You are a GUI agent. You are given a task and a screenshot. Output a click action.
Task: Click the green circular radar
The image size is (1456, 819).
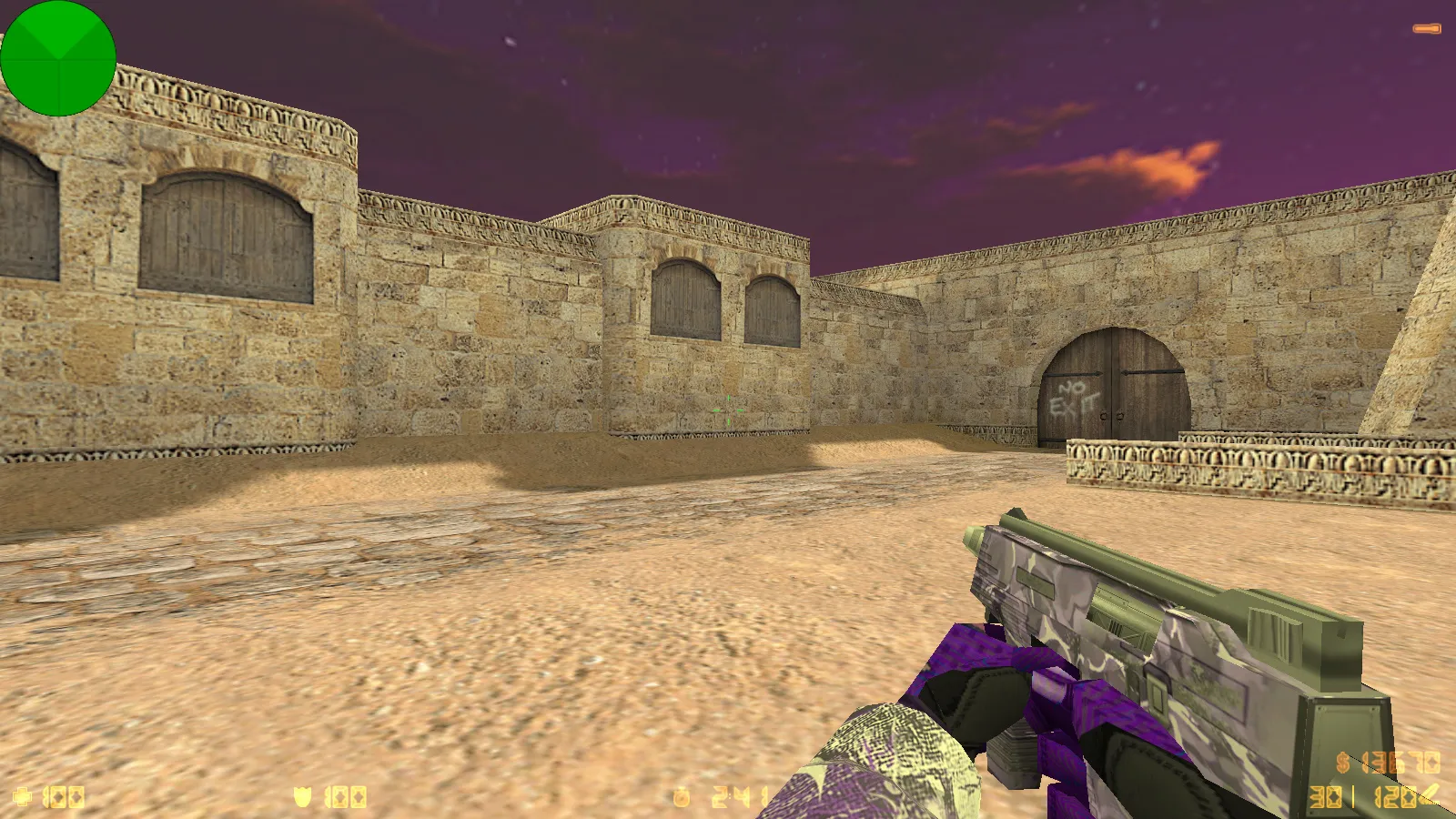(x=58, y=58)
